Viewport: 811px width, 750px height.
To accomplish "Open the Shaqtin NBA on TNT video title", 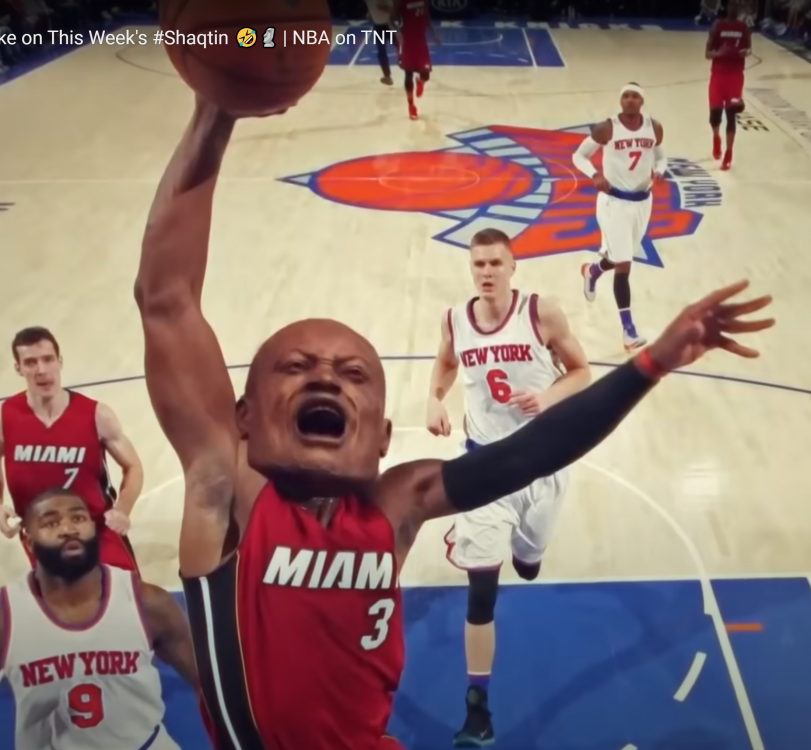I will 198,38.
